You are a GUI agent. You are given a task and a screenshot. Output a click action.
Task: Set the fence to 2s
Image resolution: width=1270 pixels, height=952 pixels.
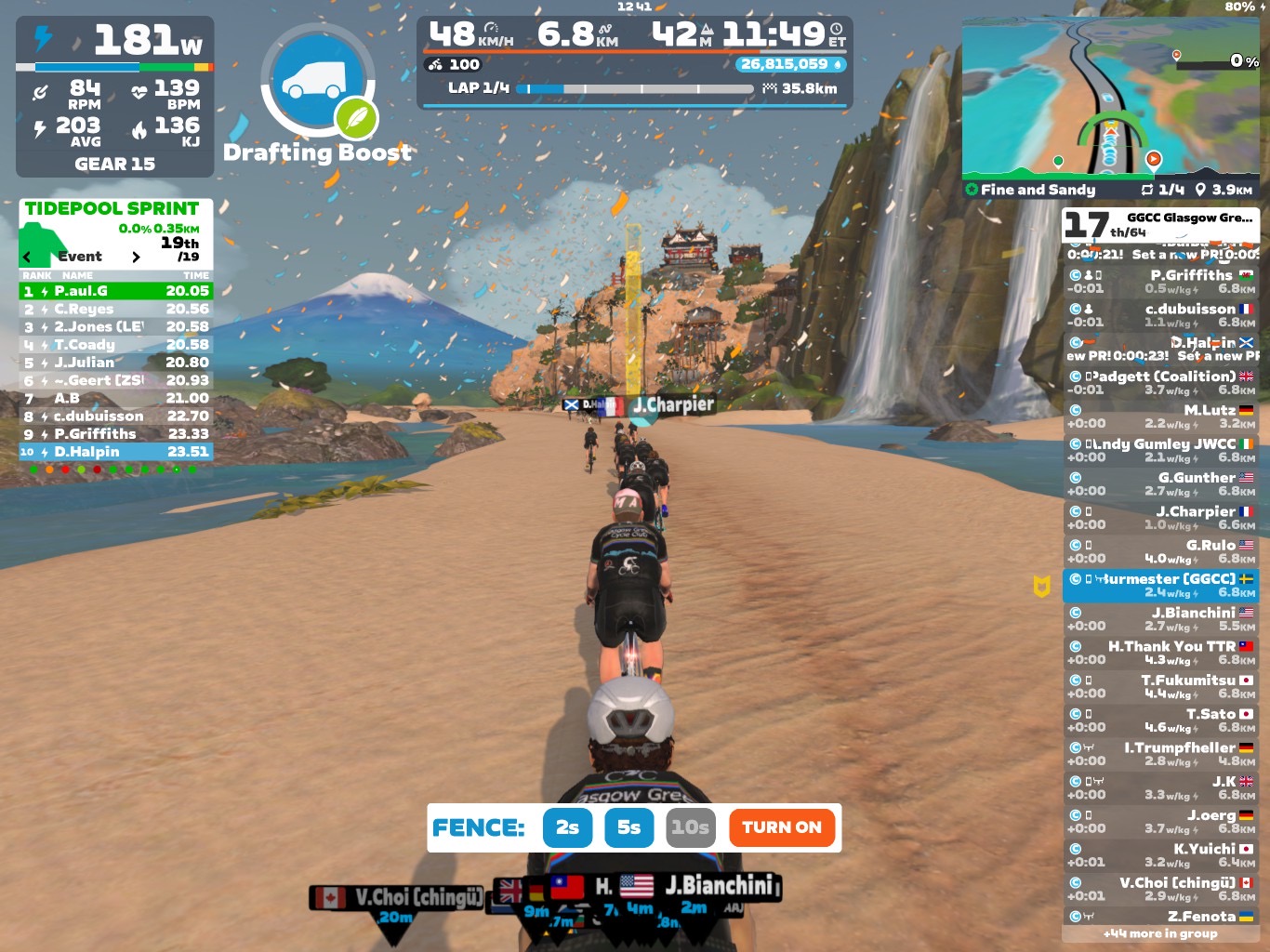point(567,827)
